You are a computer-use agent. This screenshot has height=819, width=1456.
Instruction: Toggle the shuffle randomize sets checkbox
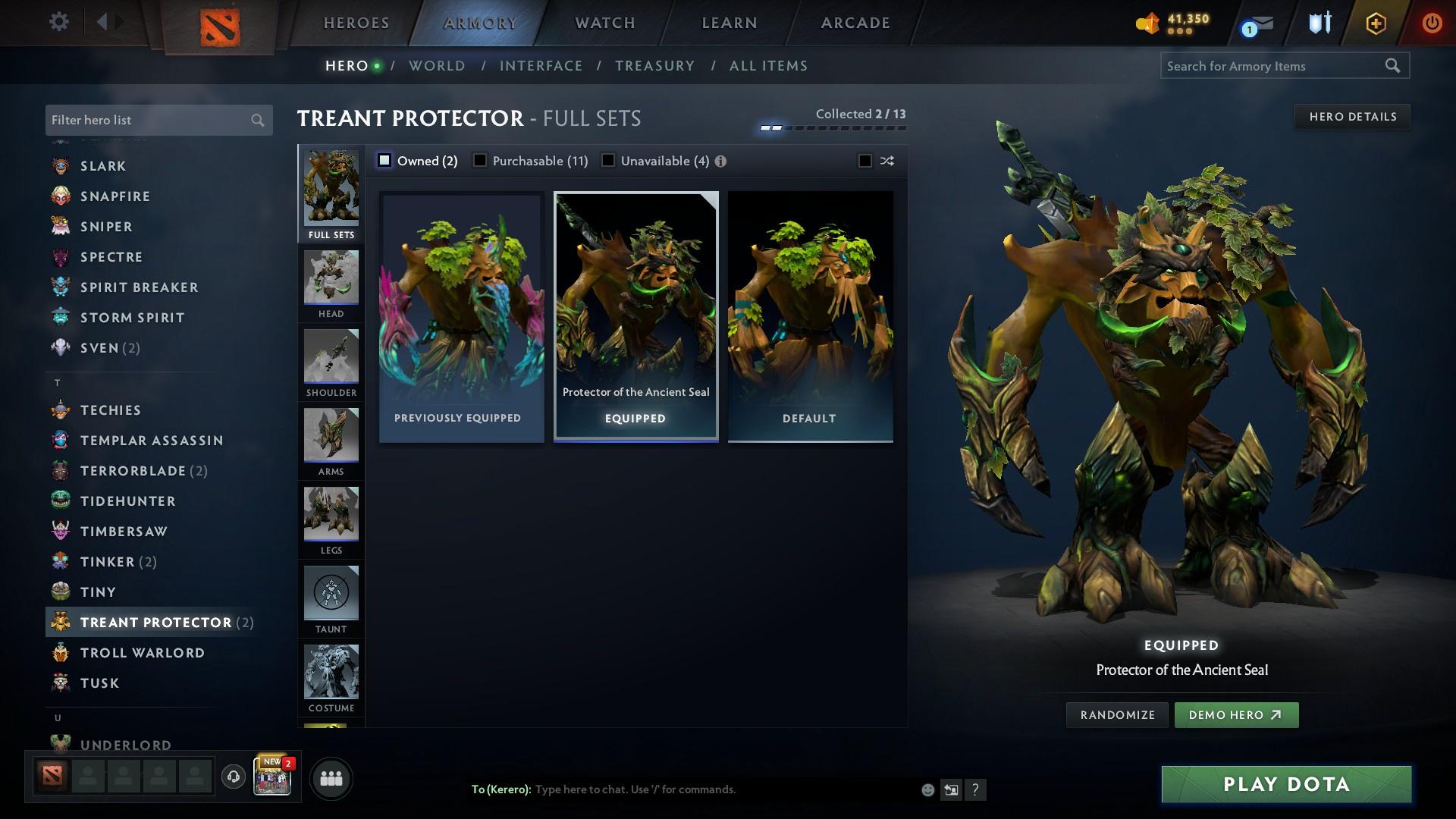[864, 161]
